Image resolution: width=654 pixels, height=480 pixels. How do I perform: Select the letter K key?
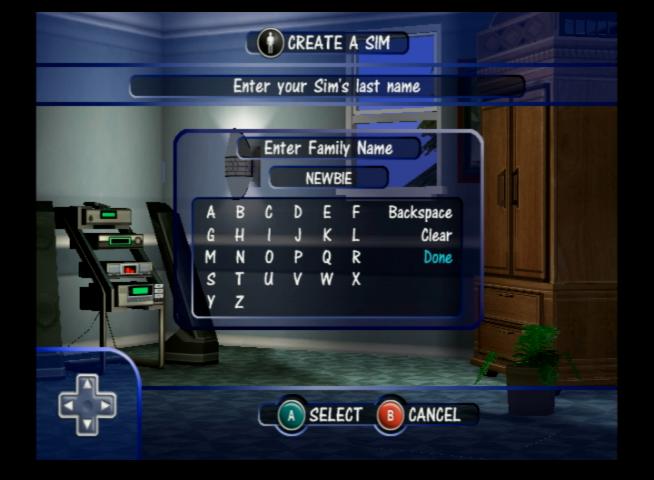click(327, 236)
